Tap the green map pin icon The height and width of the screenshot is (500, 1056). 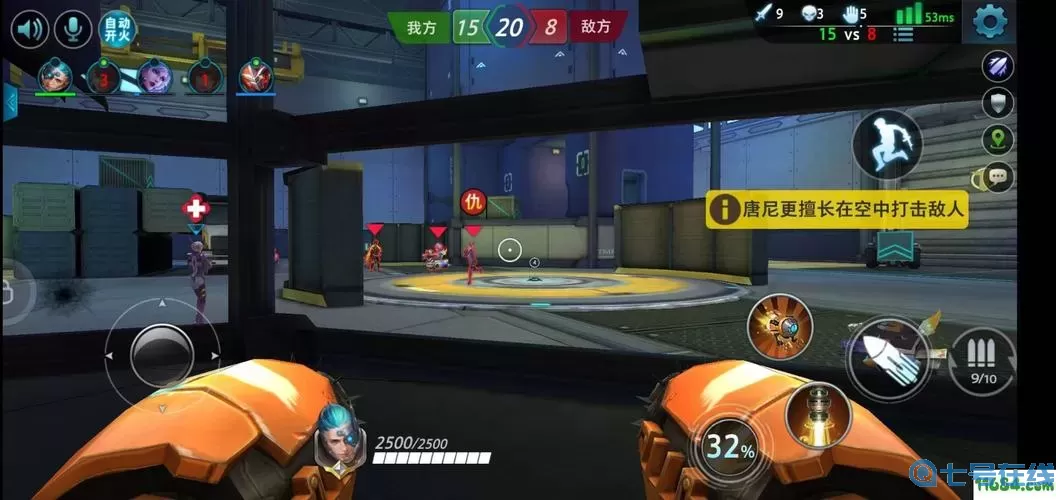click(998, 139)
